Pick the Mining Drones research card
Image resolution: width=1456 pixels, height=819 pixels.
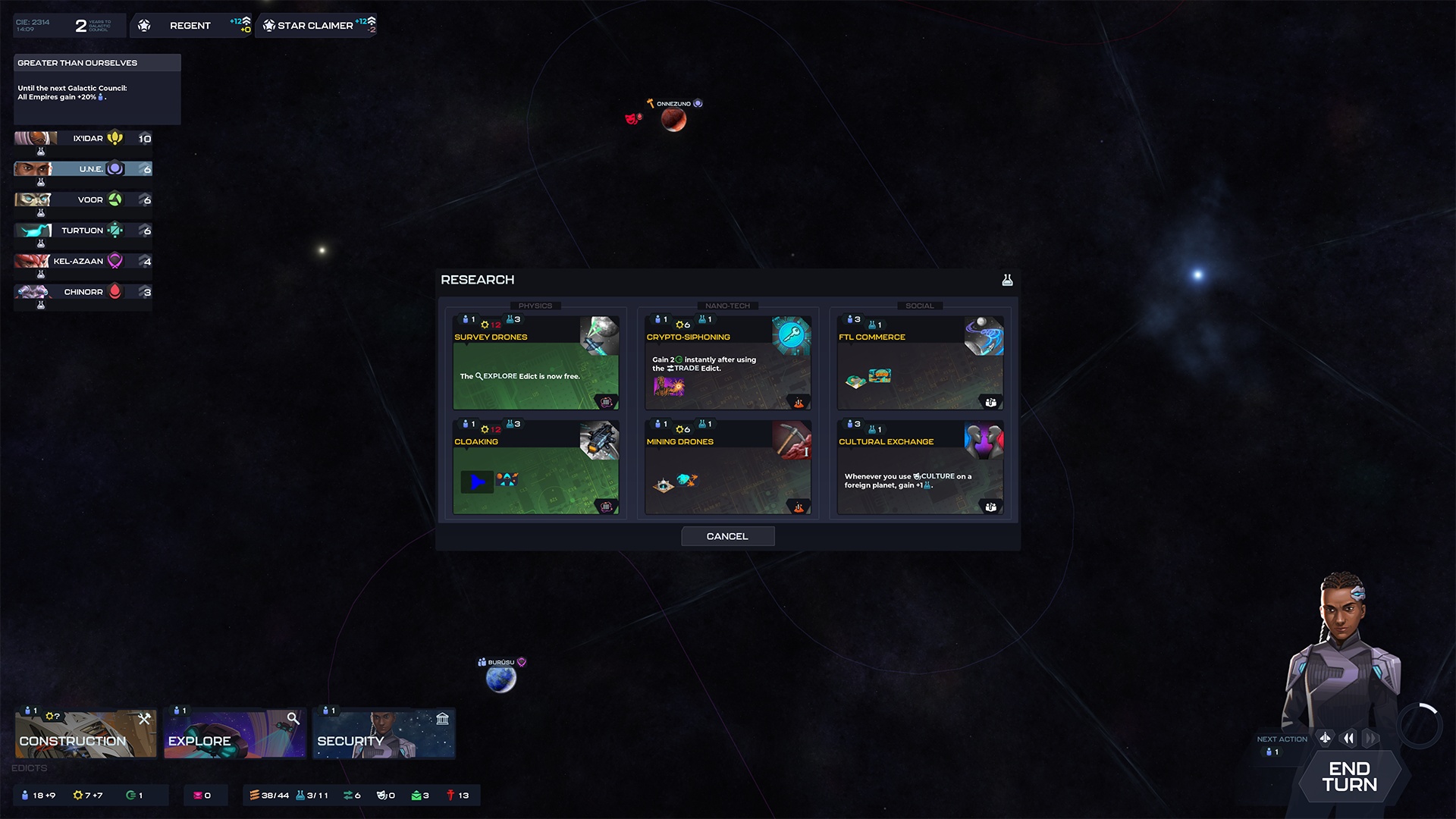tap(727, 467)
